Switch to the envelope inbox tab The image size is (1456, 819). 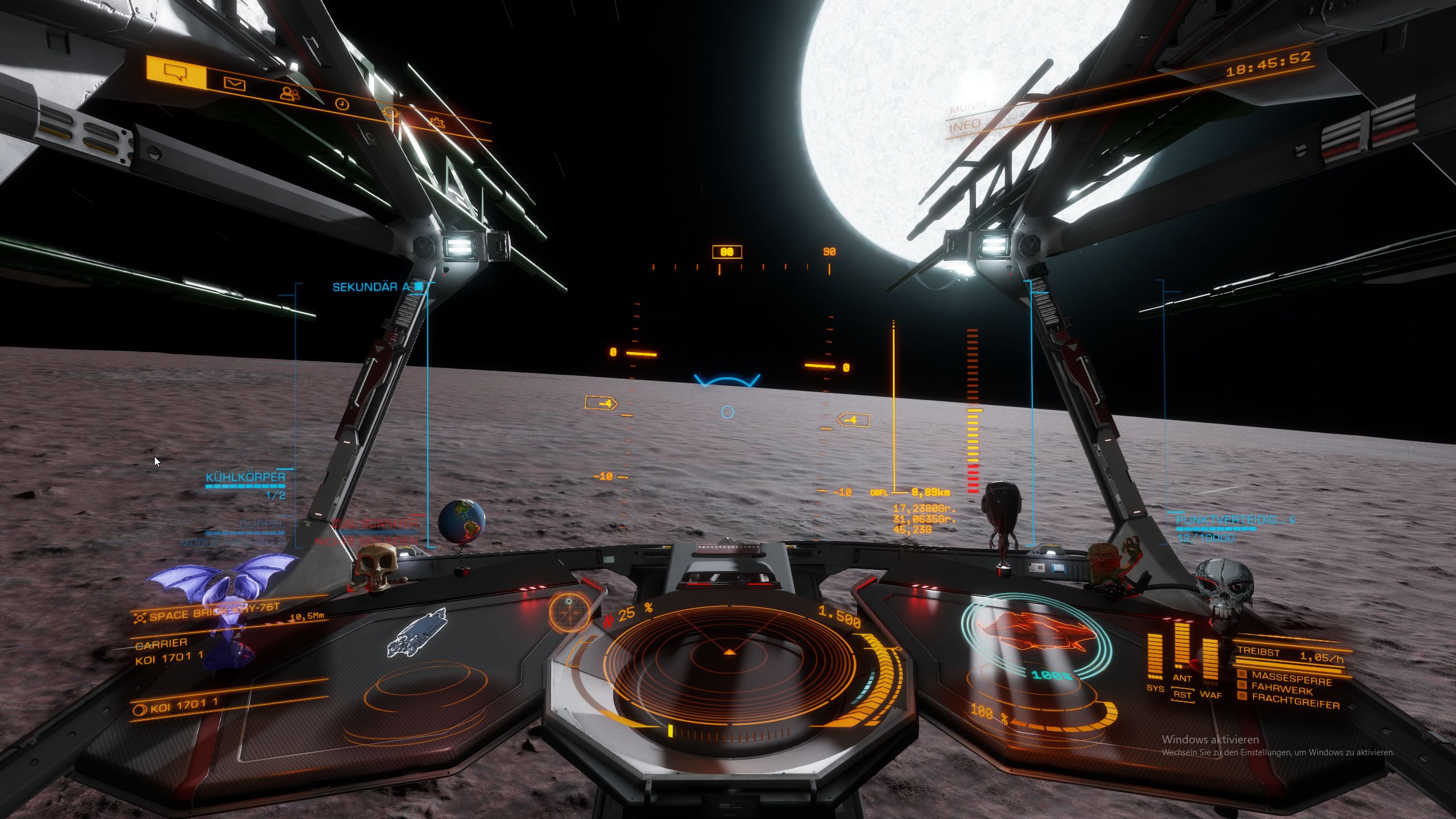(234, 84)
